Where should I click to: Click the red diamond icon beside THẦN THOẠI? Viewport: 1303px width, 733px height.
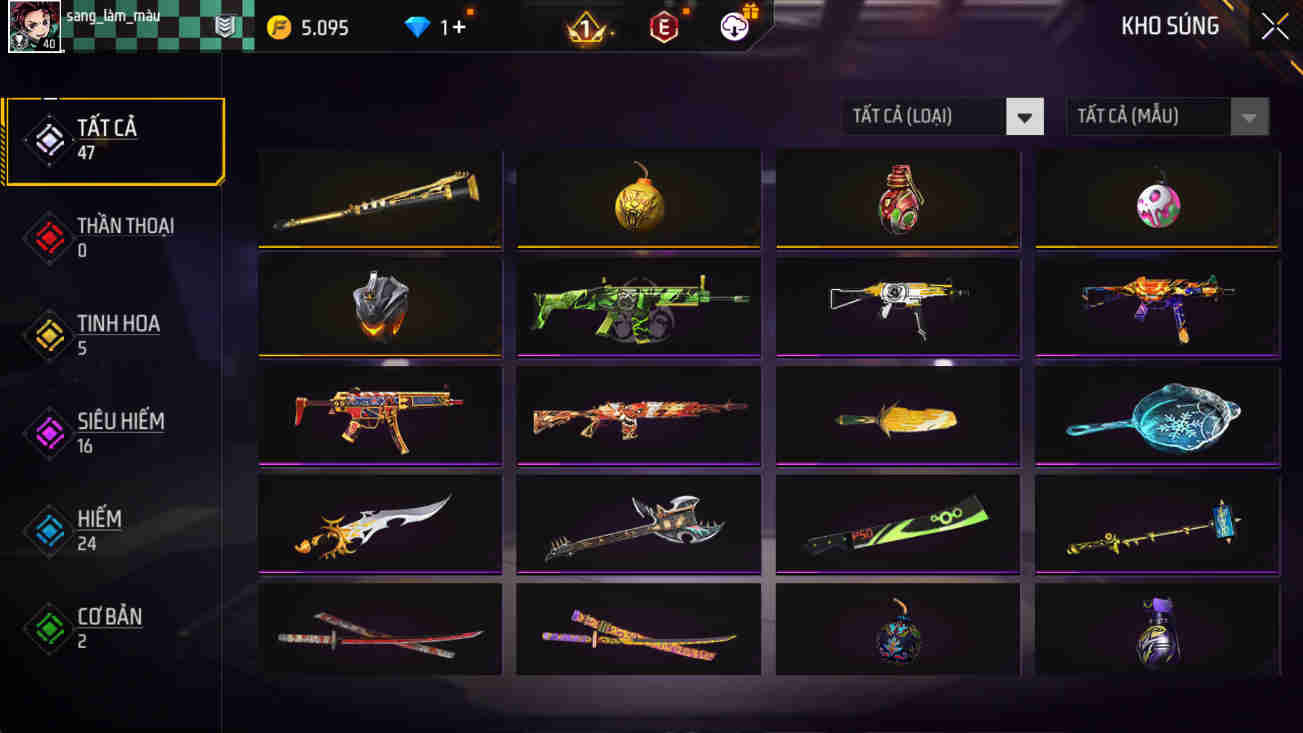(48, 238)
